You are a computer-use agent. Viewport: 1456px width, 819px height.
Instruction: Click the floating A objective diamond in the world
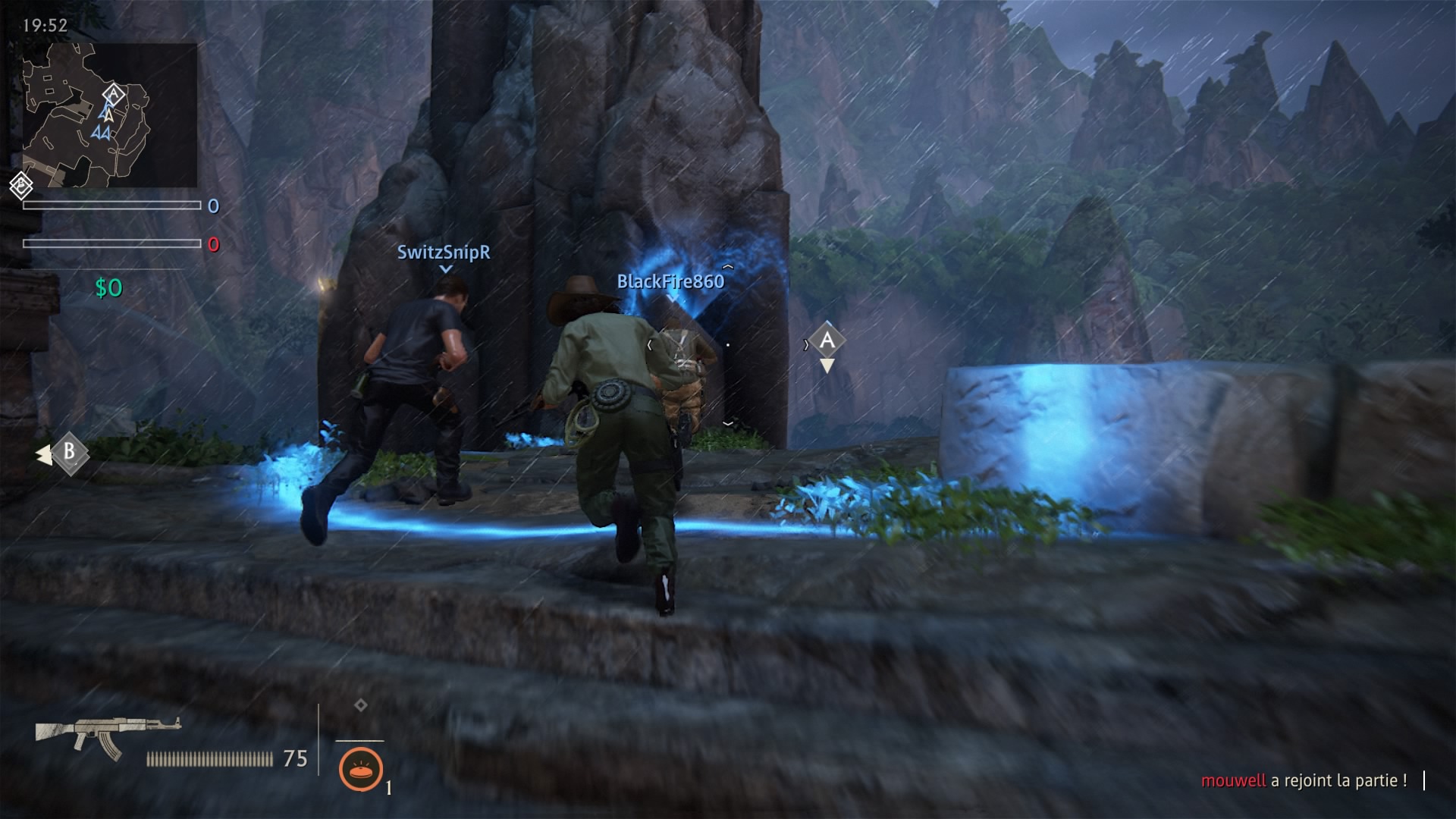click(x=827, y=340)
